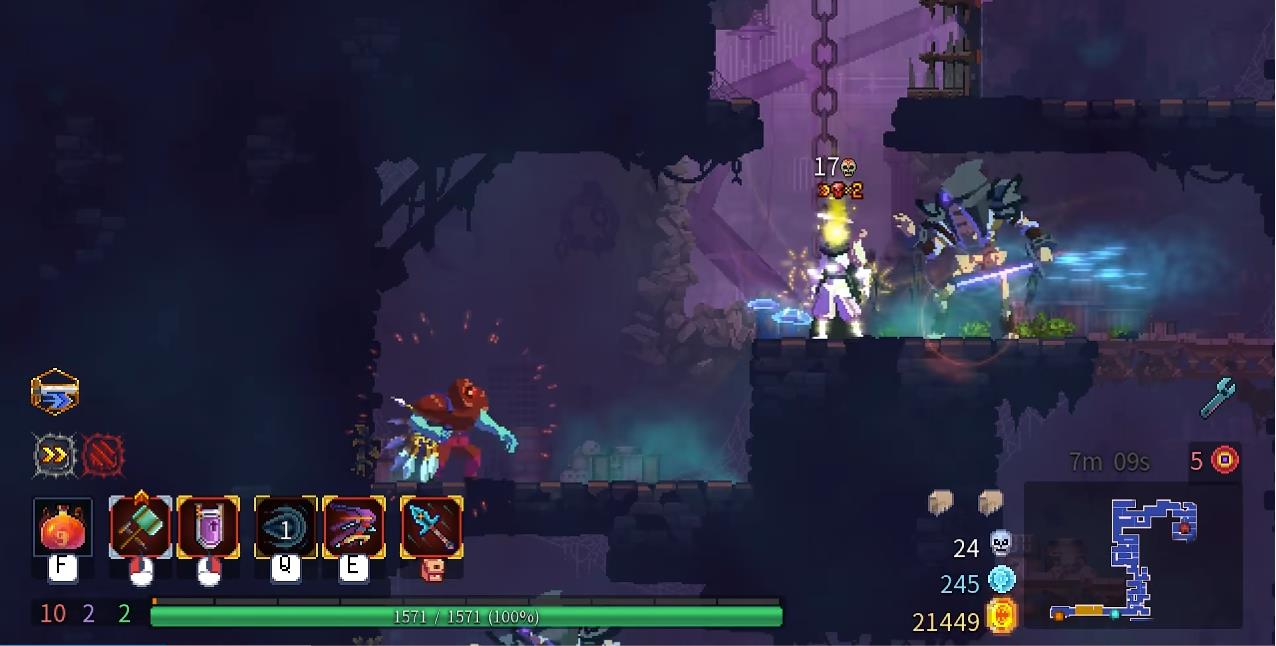Click the yellow double-arrow mutation icon
Screen dimensions: 1276x646
coord(54,456)
